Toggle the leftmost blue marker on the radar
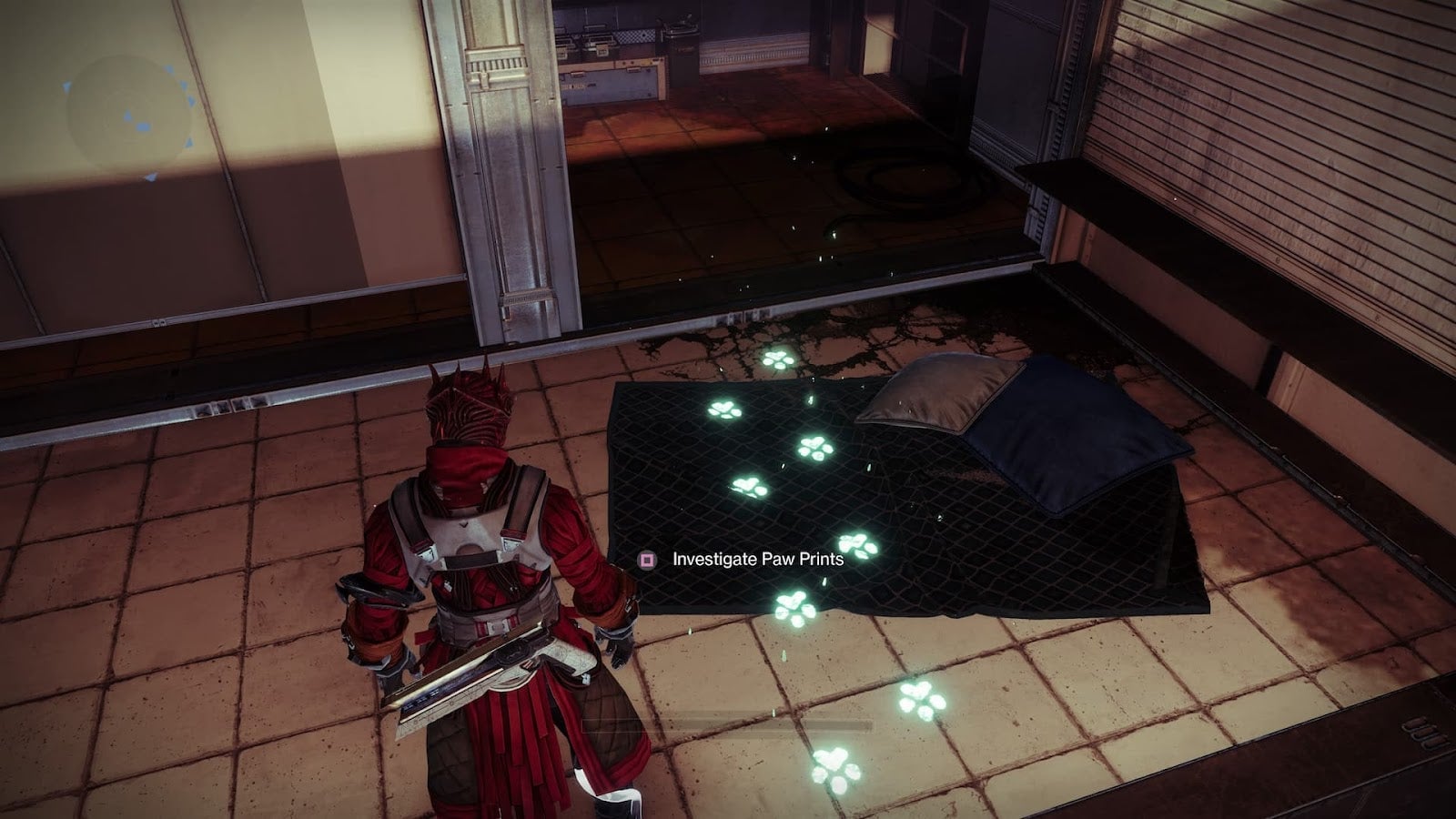 coord(66,85)
